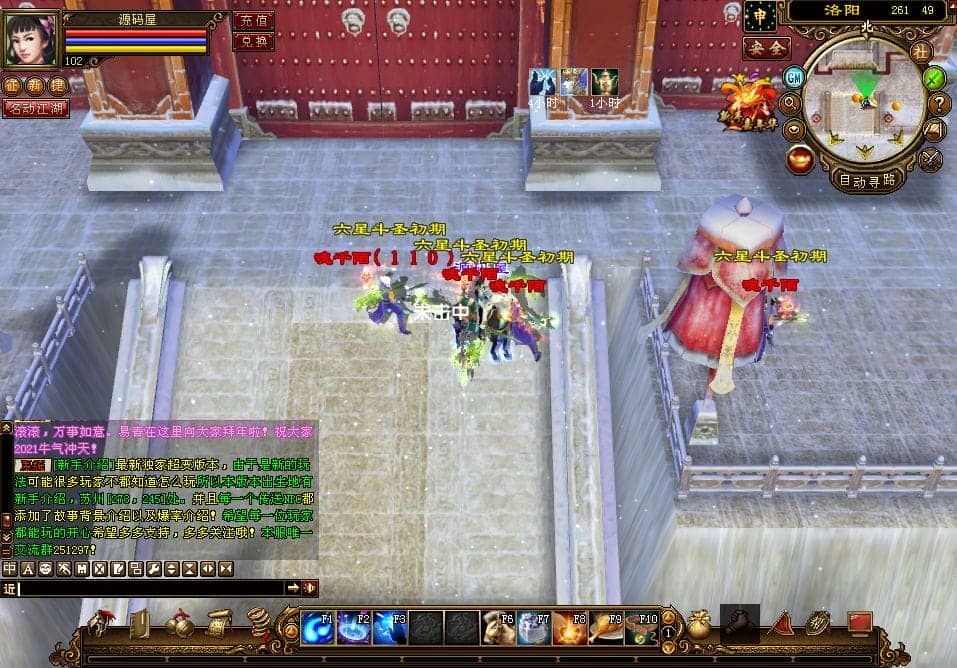957x668 pixels.
Task: Open the money bag icon on bottom bar
Action: (697, 625)
